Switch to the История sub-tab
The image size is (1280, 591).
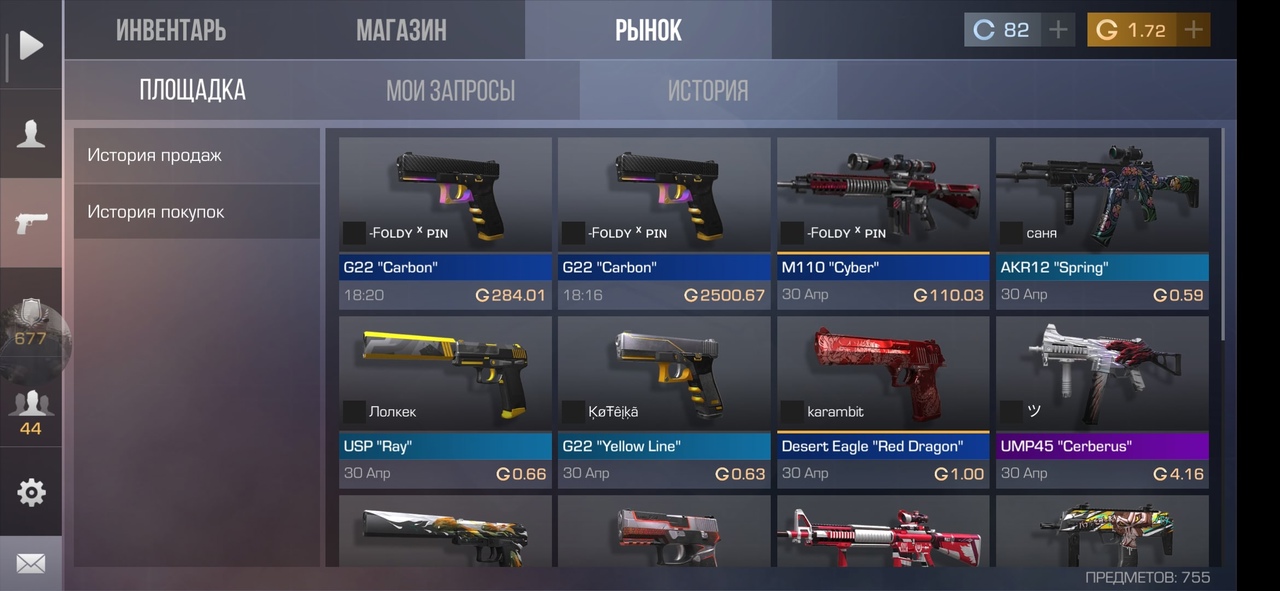tap(708, 91)
